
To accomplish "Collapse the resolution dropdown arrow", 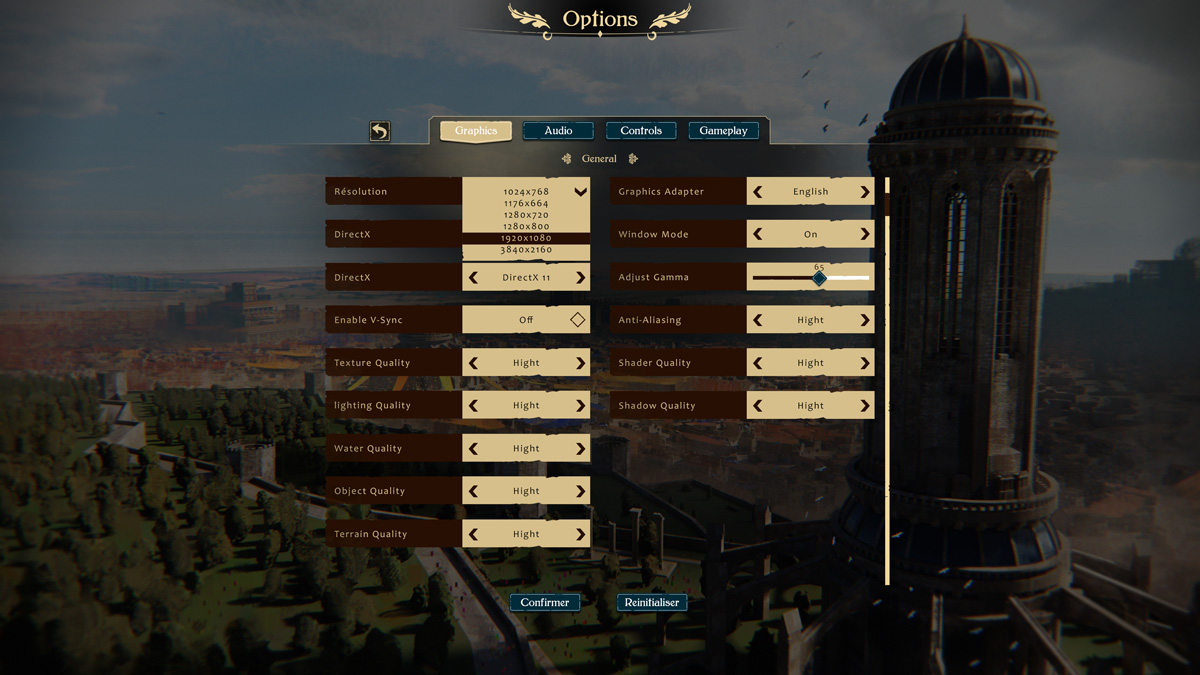I will [x=580, y=191].
